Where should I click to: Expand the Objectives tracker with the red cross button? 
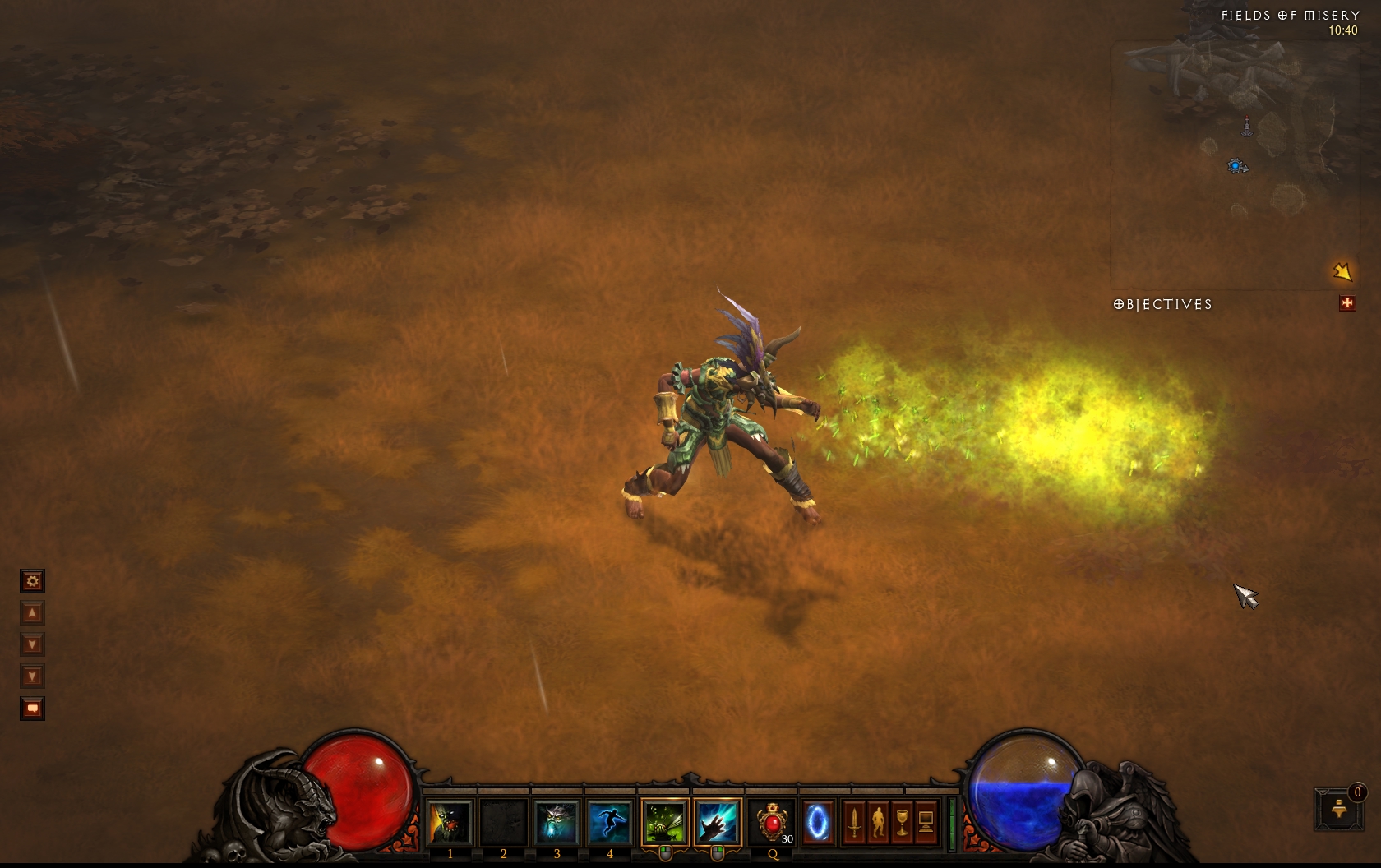[1346, 304]
